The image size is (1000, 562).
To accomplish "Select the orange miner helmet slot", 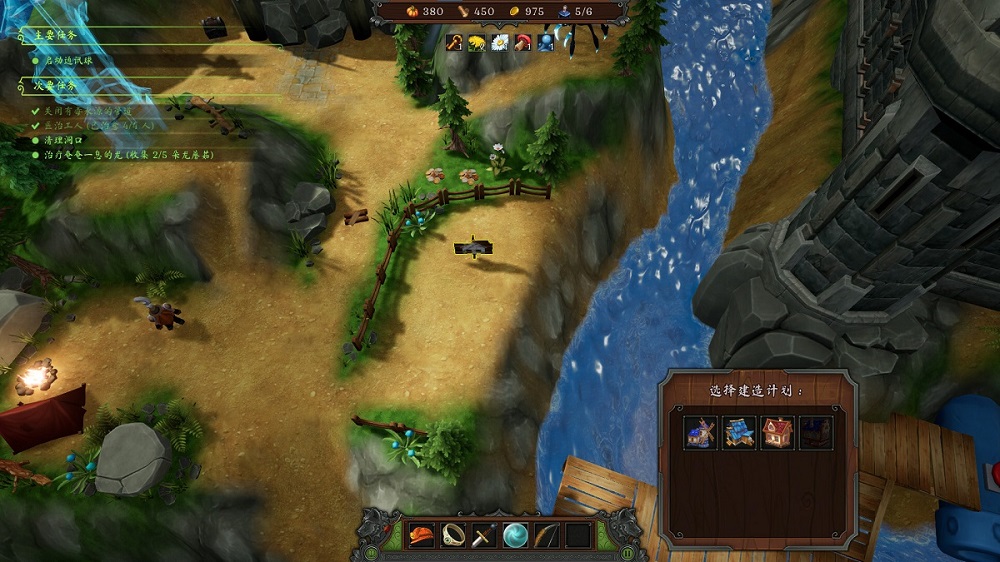I will coord(422,535).
